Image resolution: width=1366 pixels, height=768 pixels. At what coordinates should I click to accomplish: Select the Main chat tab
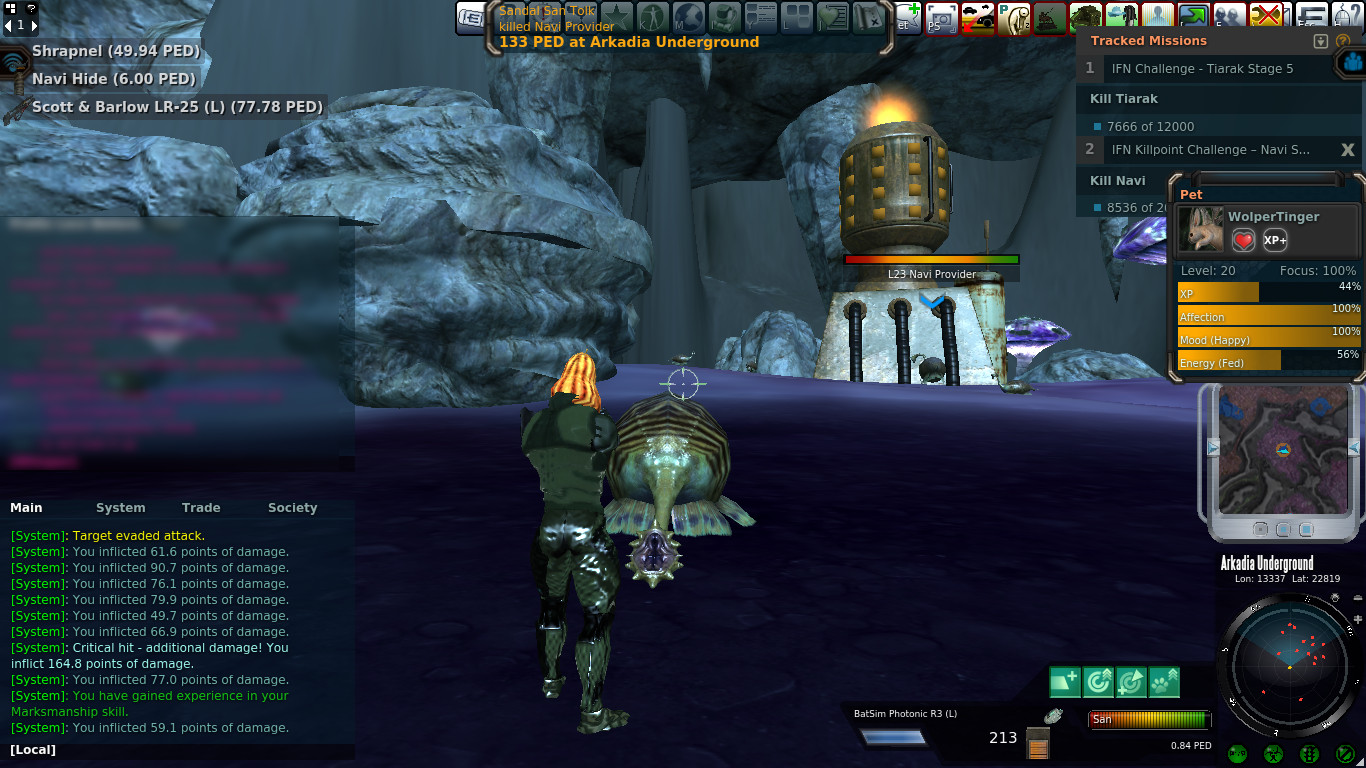pos(27,508)
